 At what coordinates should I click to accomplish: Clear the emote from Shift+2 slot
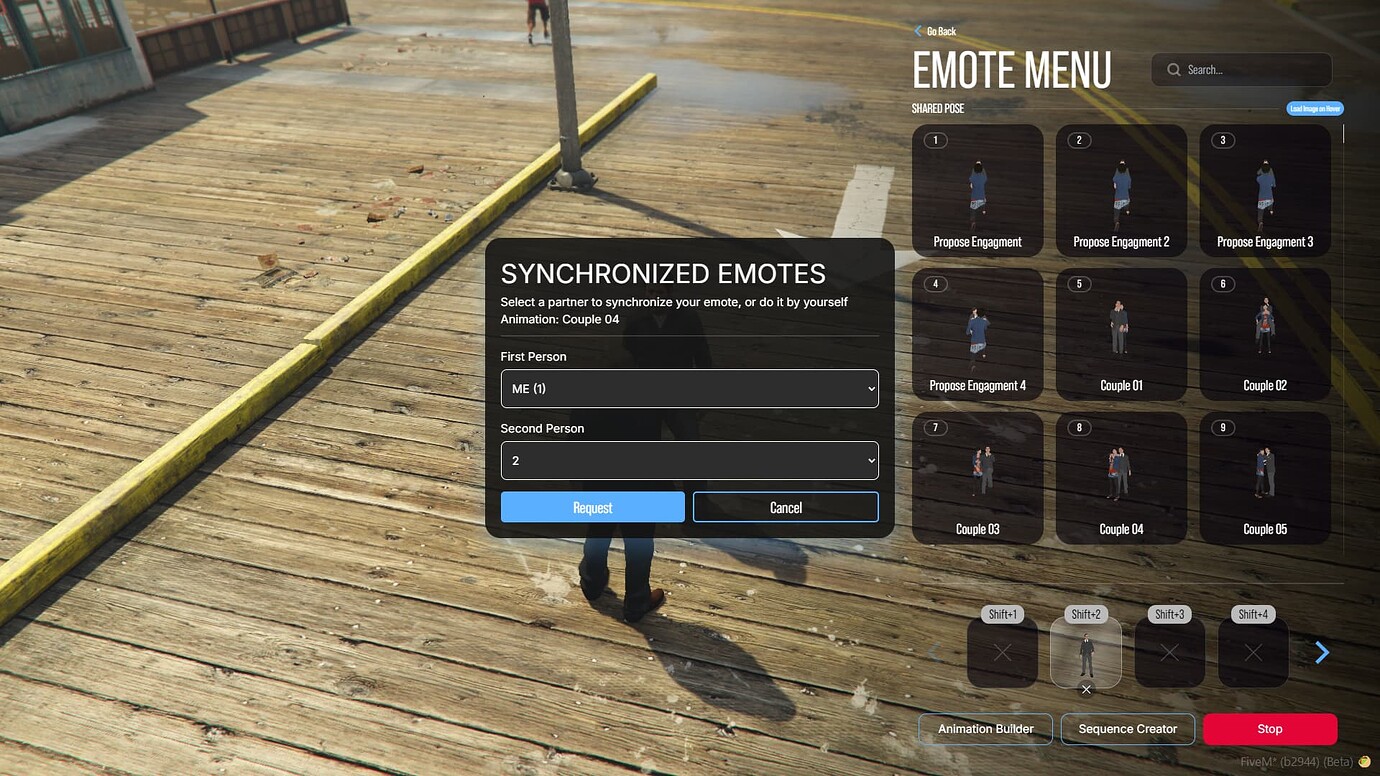pyautogui.click(x=1085, y=689)
